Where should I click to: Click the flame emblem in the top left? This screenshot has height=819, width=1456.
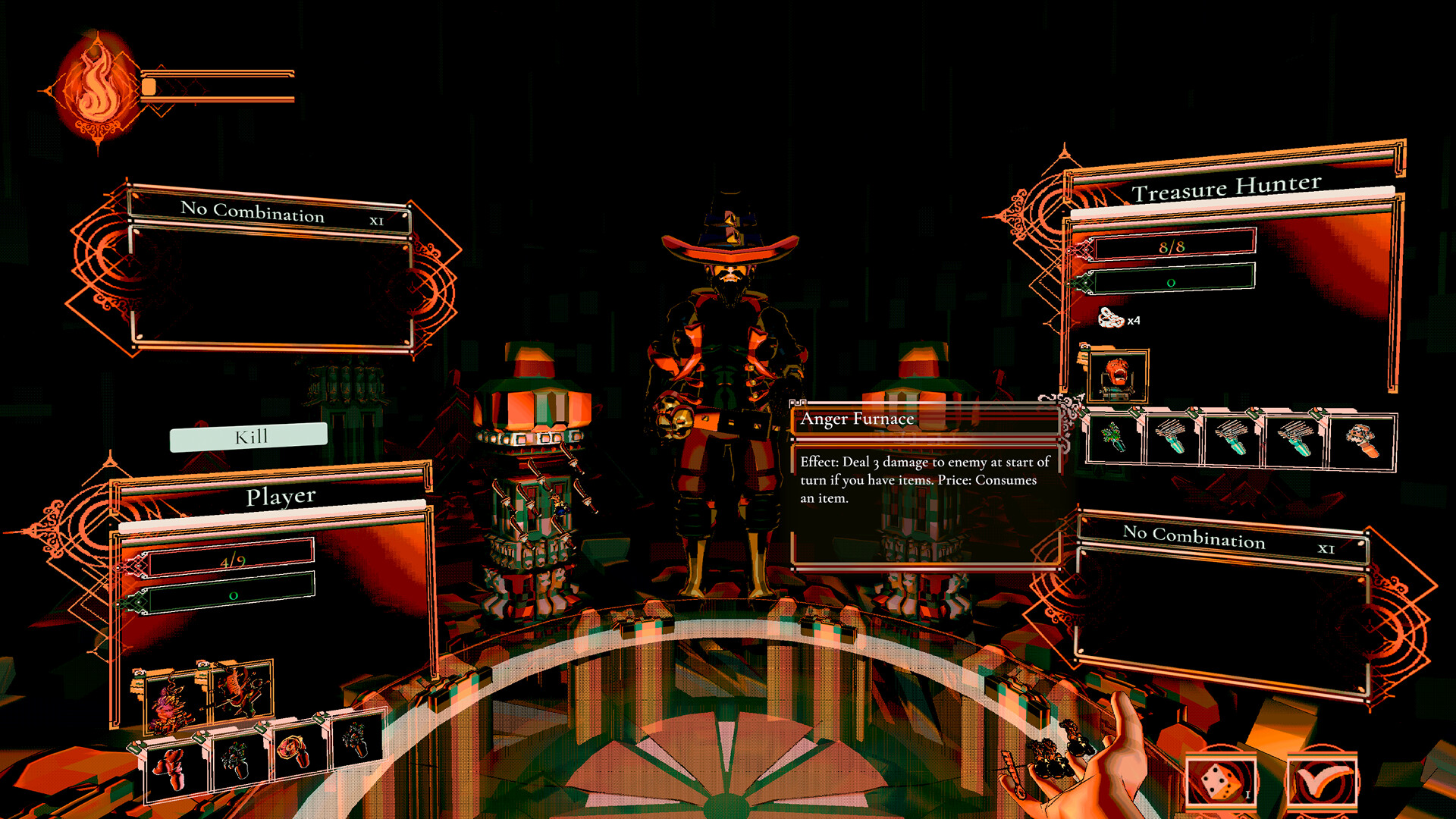[97, 85]
